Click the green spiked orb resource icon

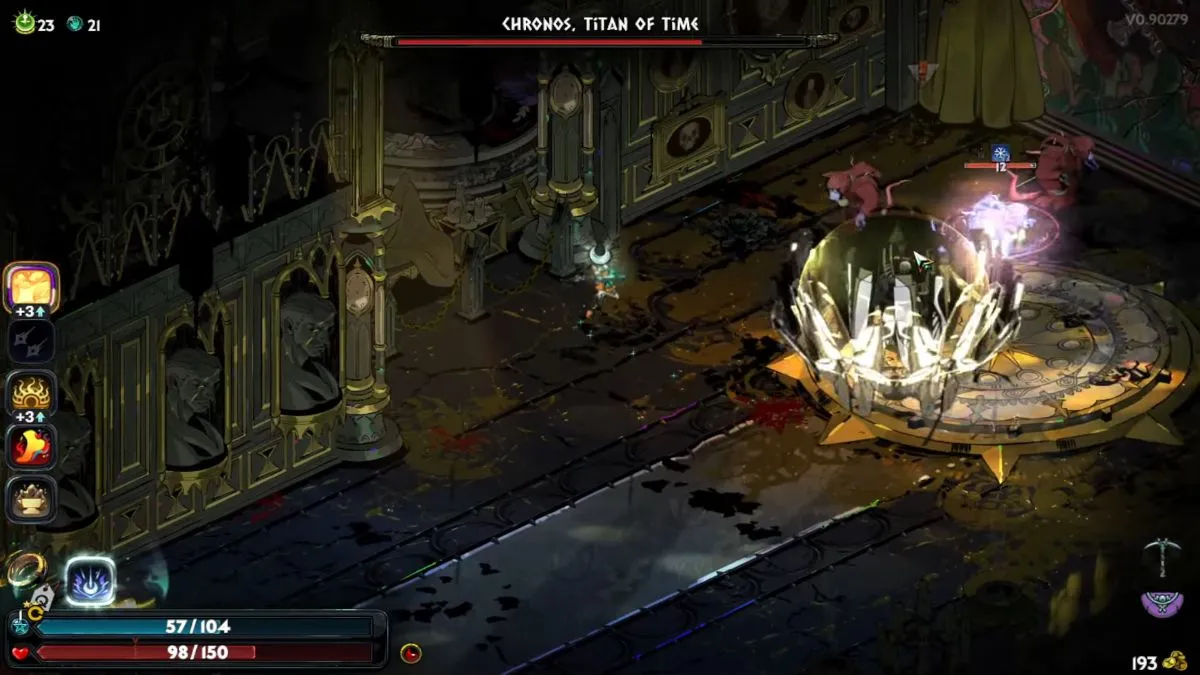point(24,24)
